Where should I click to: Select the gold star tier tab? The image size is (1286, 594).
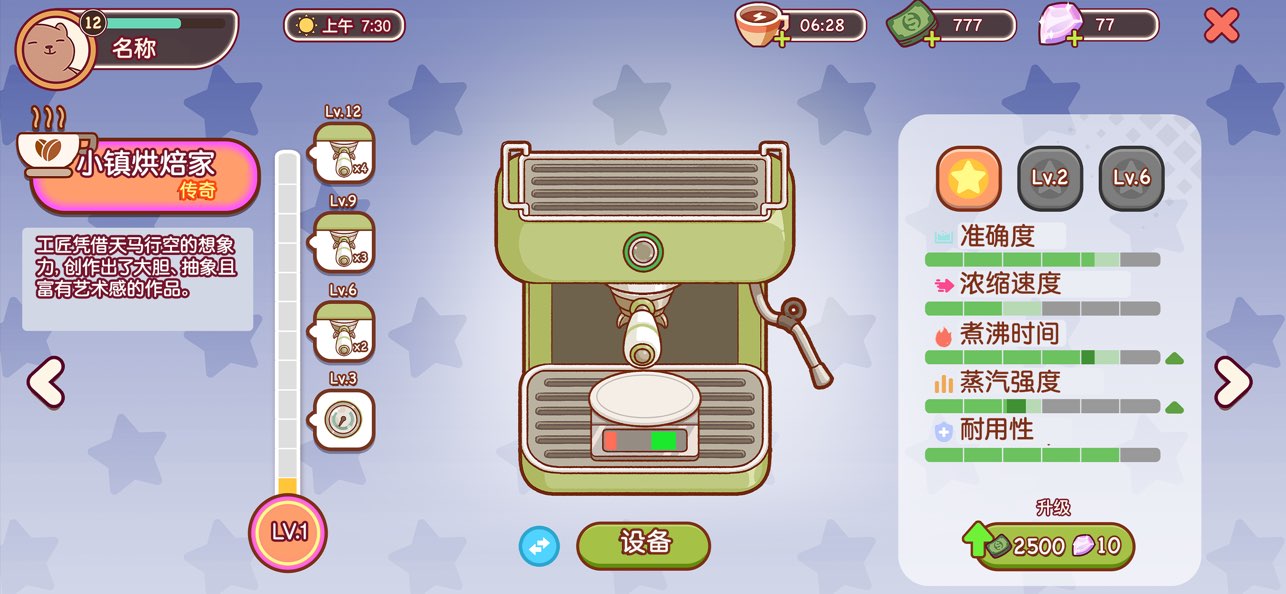click(x=968, y=178)
